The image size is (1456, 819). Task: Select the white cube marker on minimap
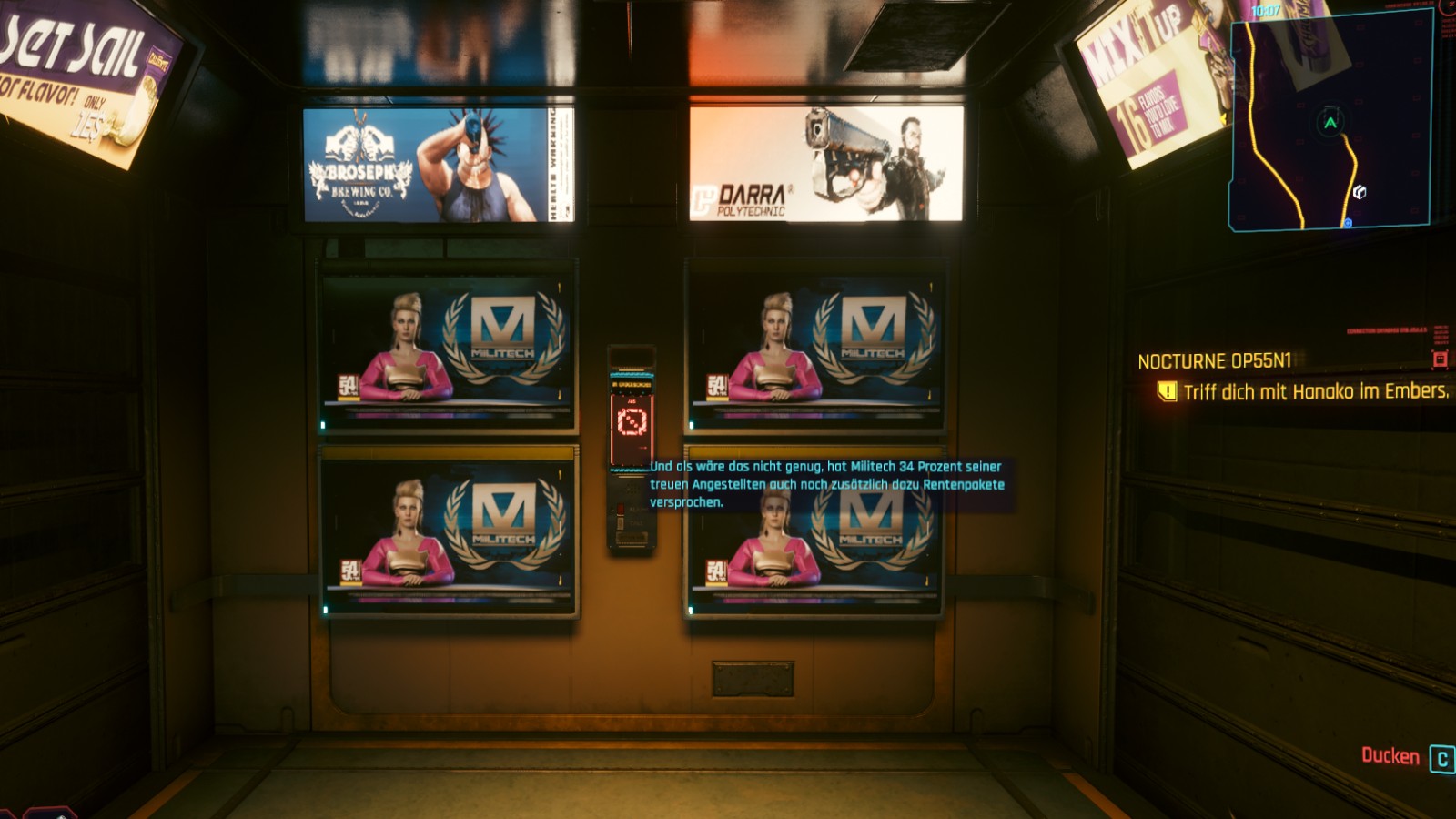(1359, 192)
